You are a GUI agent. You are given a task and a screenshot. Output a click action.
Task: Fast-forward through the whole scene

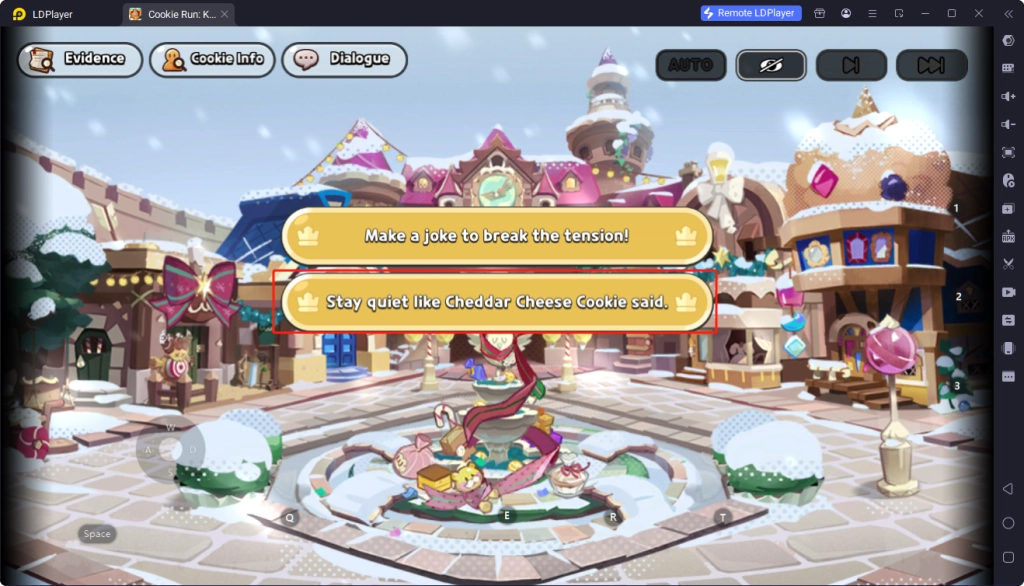click(931, 65)
